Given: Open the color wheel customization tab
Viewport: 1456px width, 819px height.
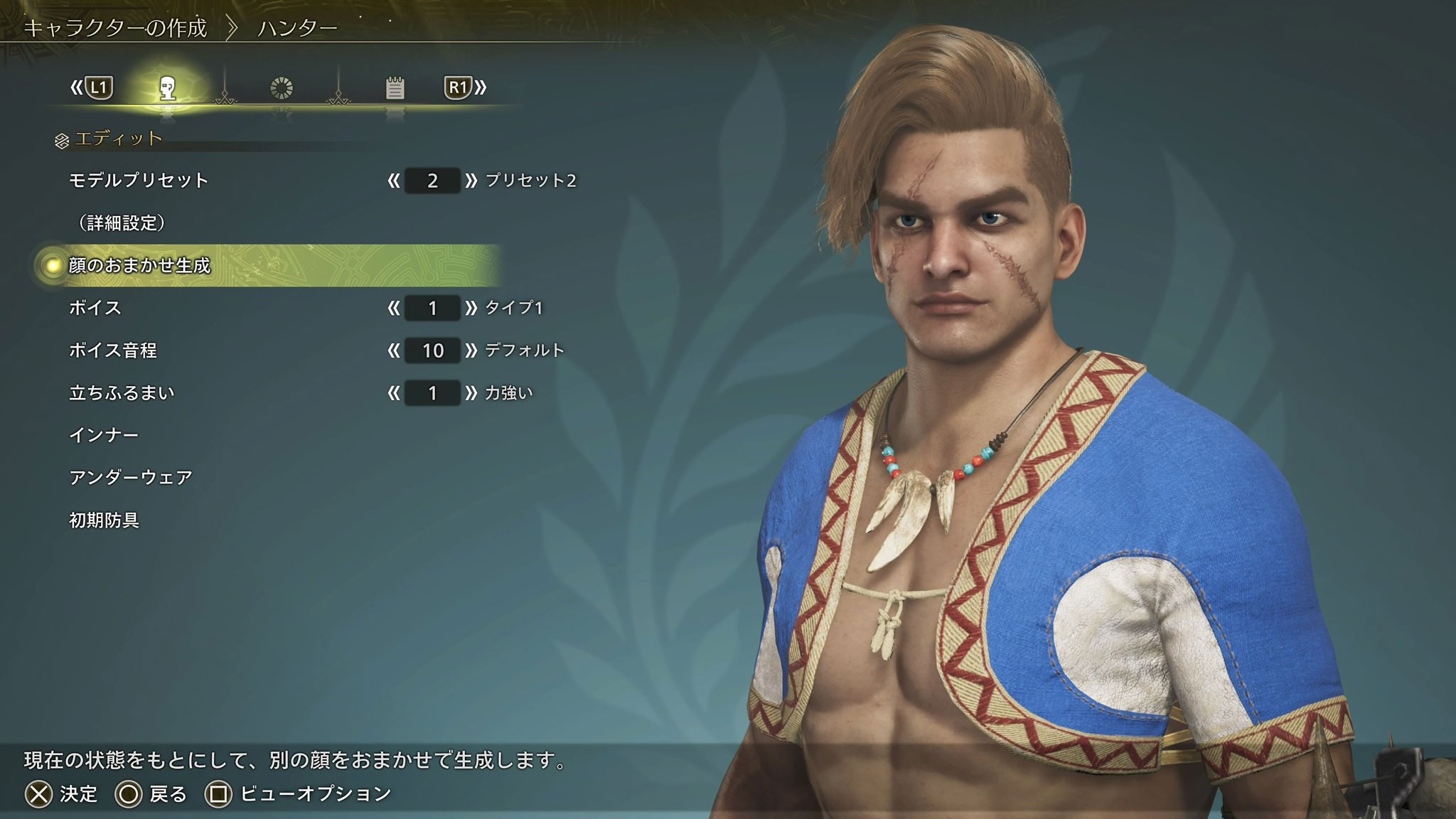Looking at the screenshot, I should coord(283,87).
